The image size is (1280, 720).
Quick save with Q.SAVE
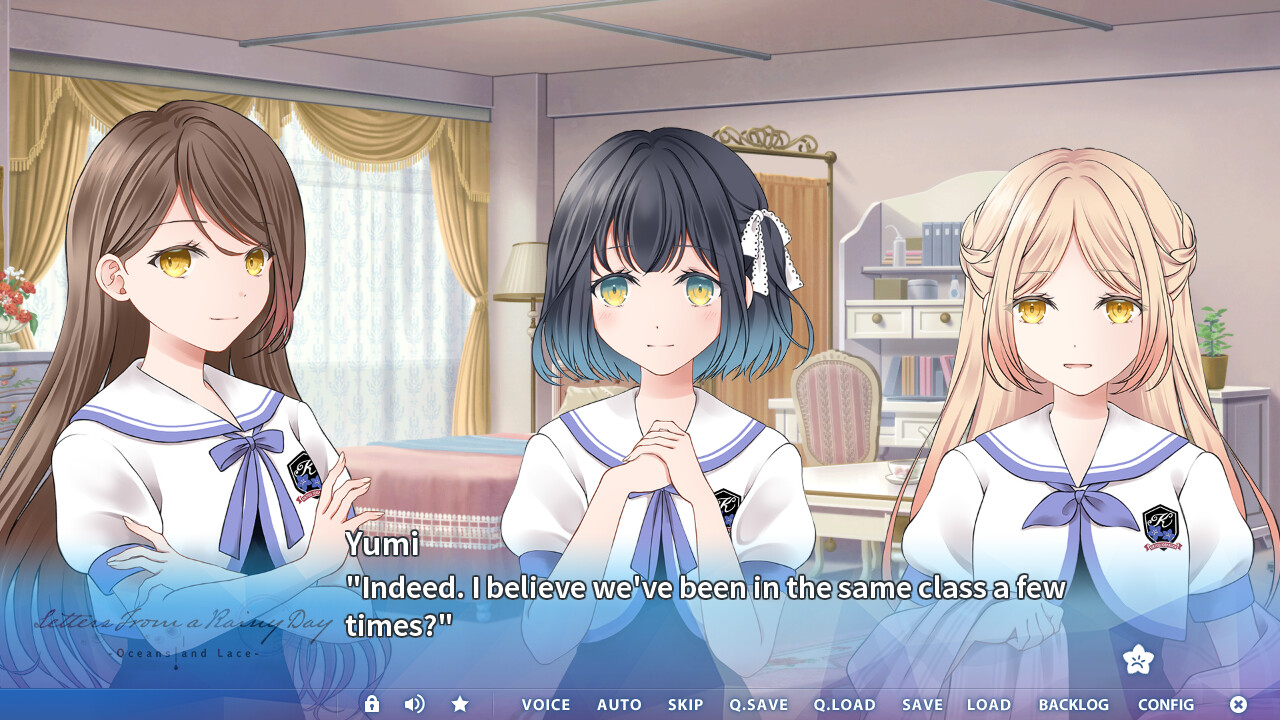[x=758, y=705]
